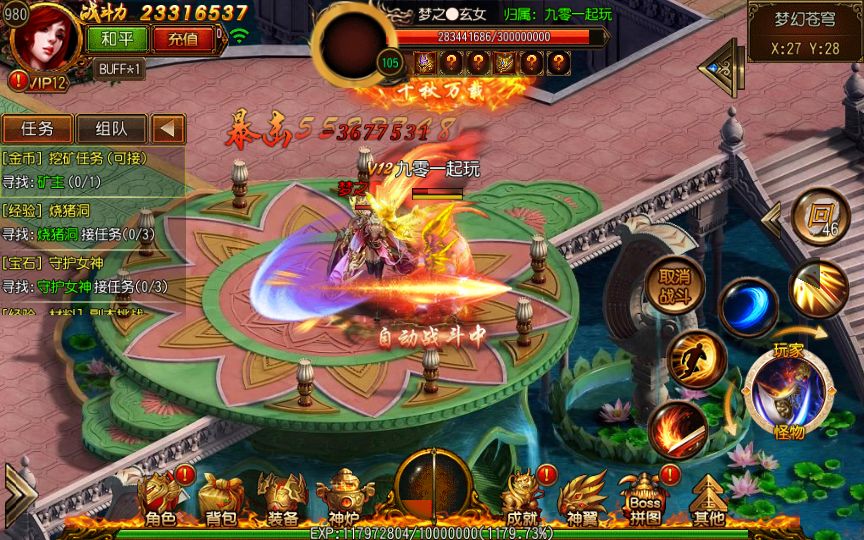Screen dimensions: 864x540
Task: Open the 神翼 wings menu
Action: (583, 499)
